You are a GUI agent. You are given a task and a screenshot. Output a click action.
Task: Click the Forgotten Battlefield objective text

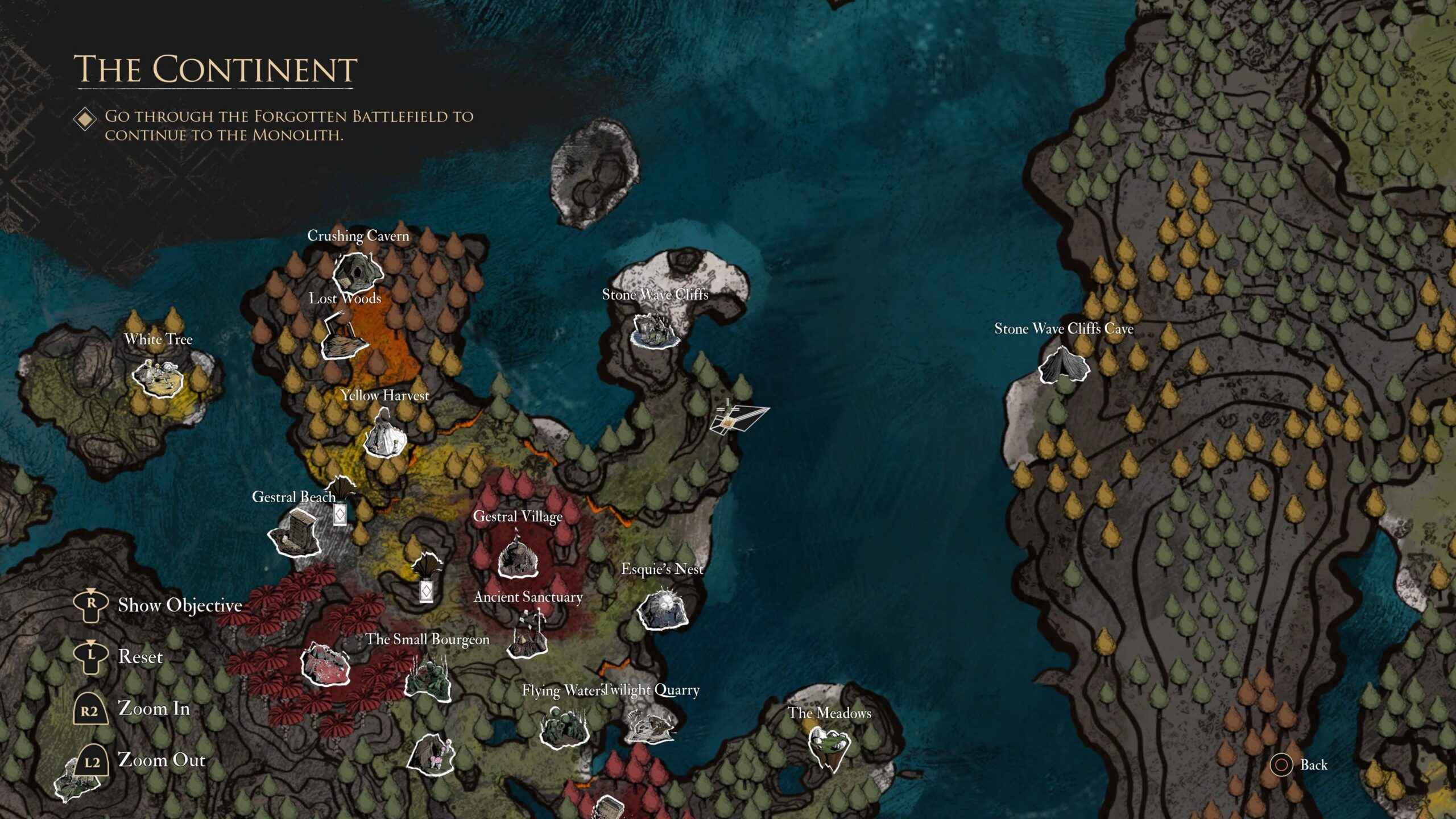[289, 125]
